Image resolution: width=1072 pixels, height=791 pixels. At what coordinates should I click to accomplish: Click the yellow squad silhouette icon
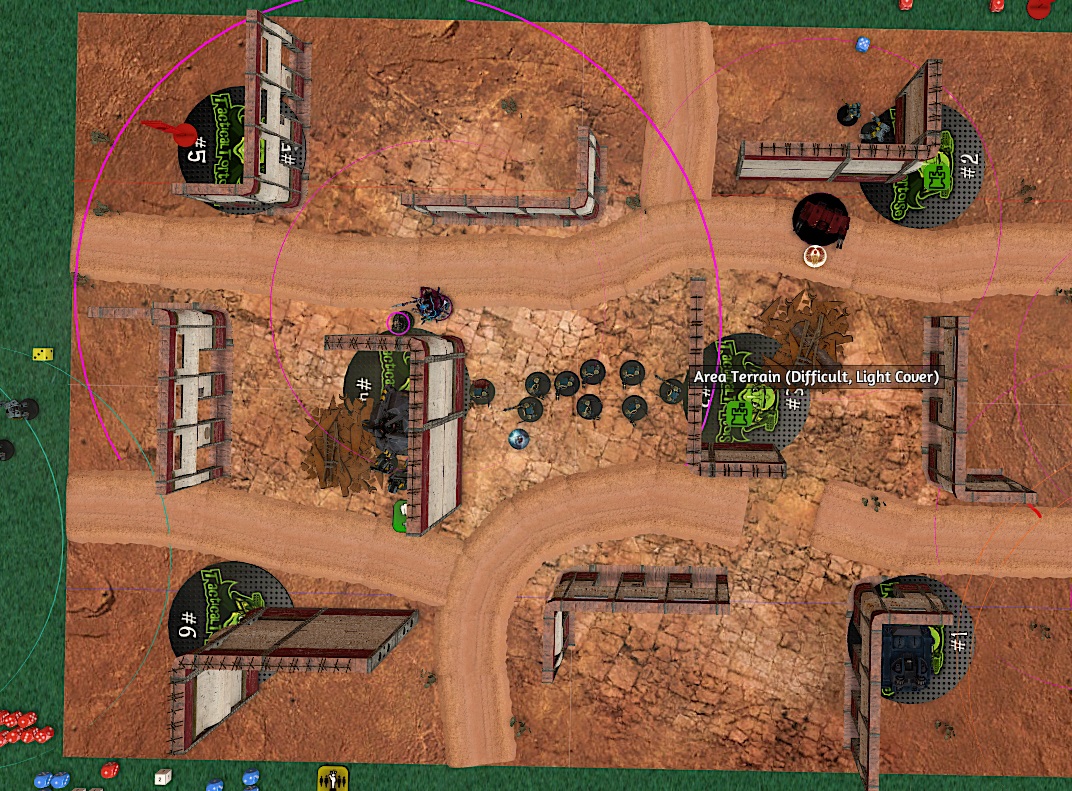click(330, 777)
